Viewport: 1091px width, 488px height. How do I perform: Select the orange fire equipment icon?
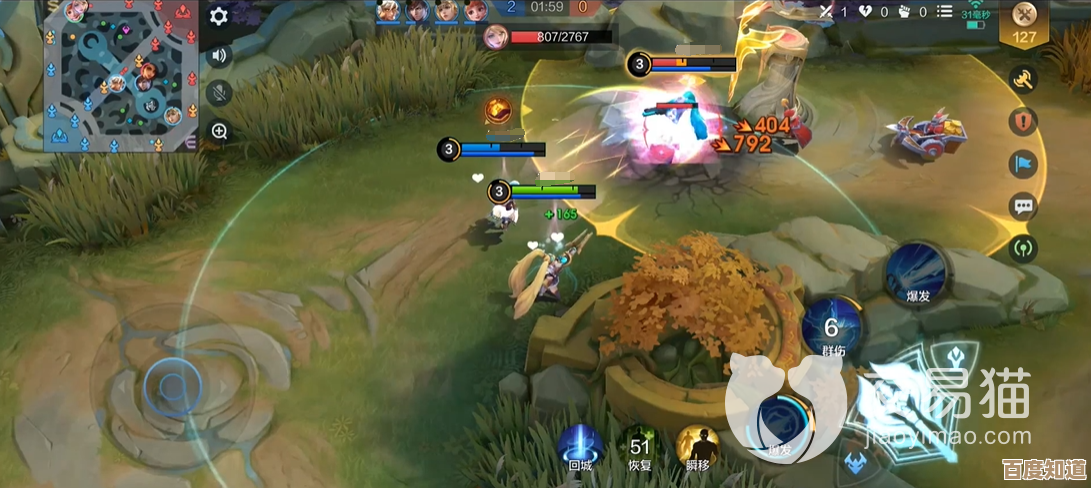coord(499,110)
